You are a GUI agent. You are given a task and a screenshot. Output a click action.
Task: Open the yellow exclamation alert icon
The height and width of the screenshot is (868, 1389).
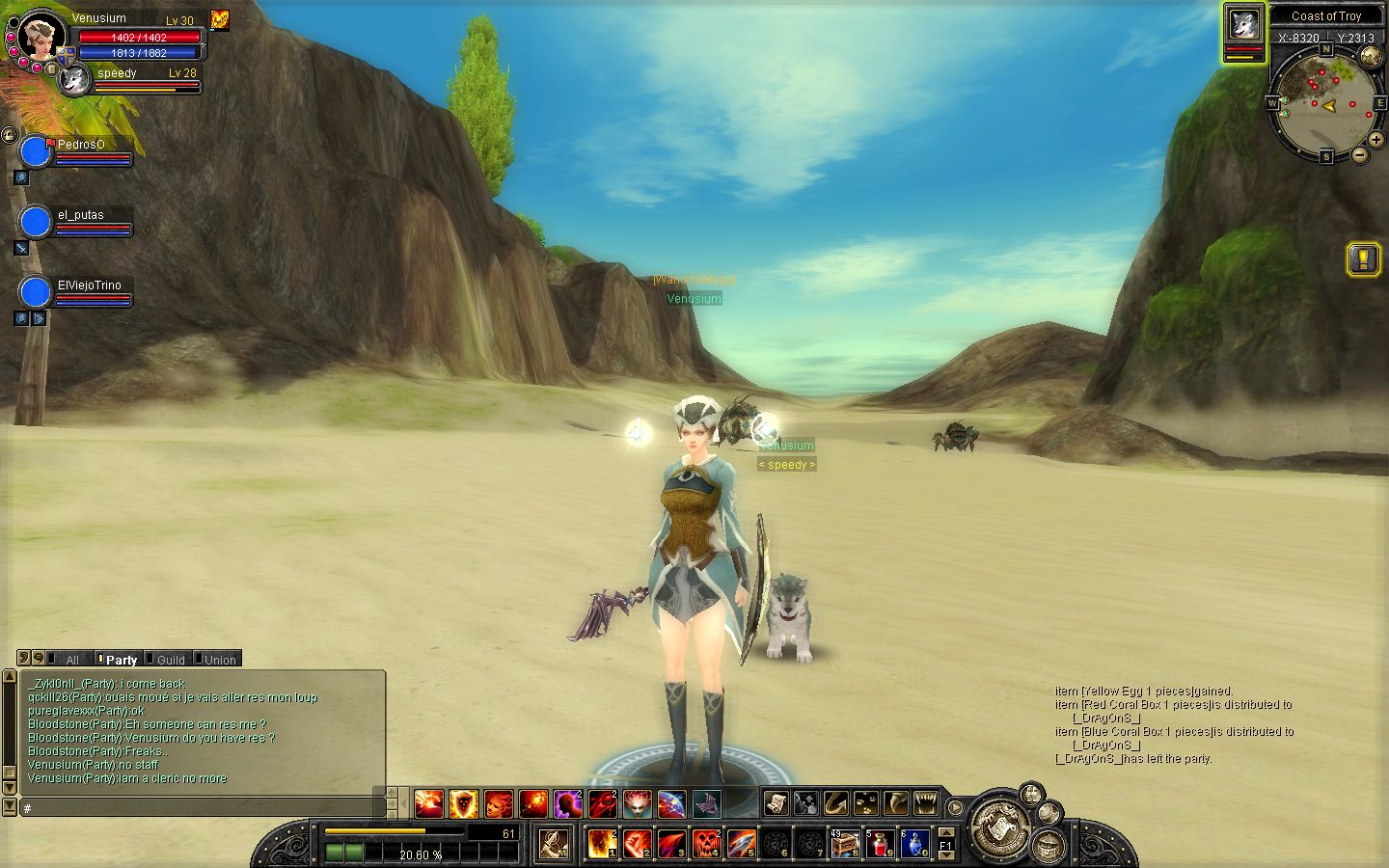click(x=1363, y=258)
